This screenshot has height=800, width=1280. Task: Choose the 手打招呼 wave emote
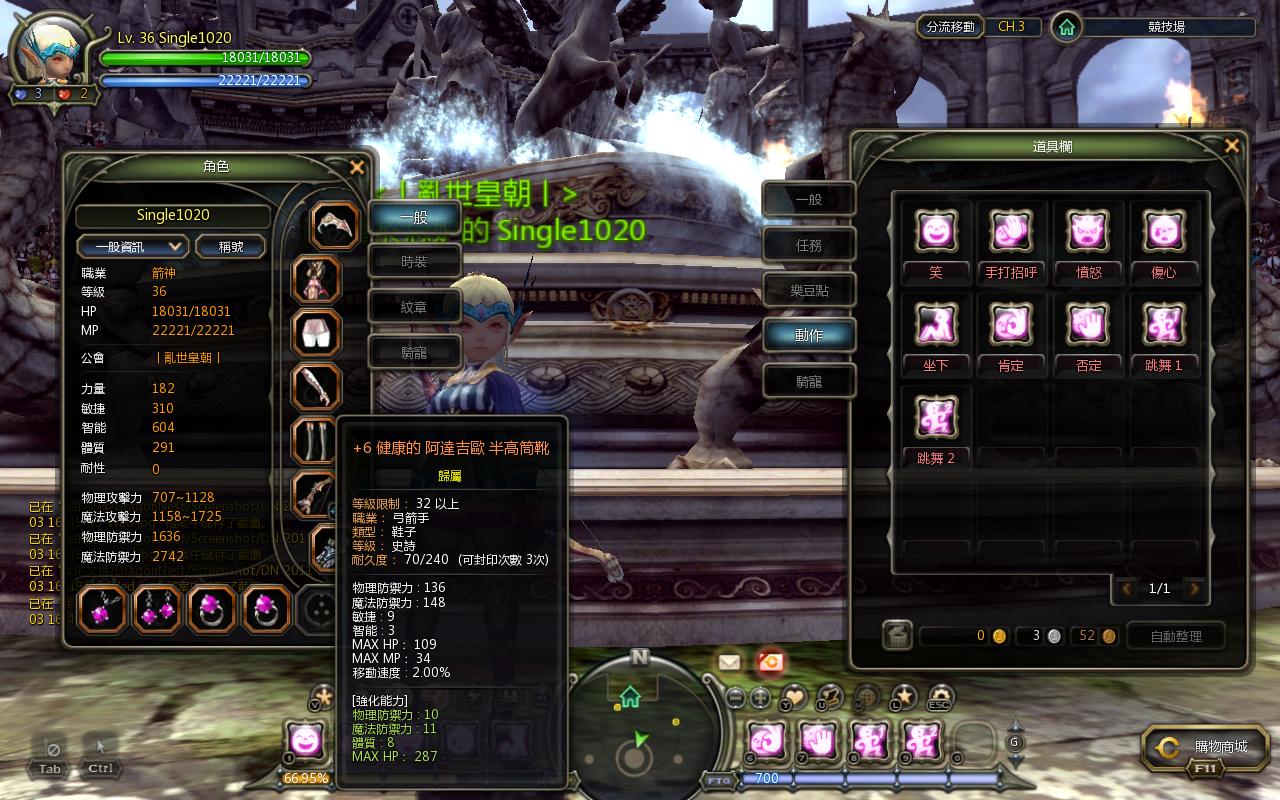tap(1011, 232)
